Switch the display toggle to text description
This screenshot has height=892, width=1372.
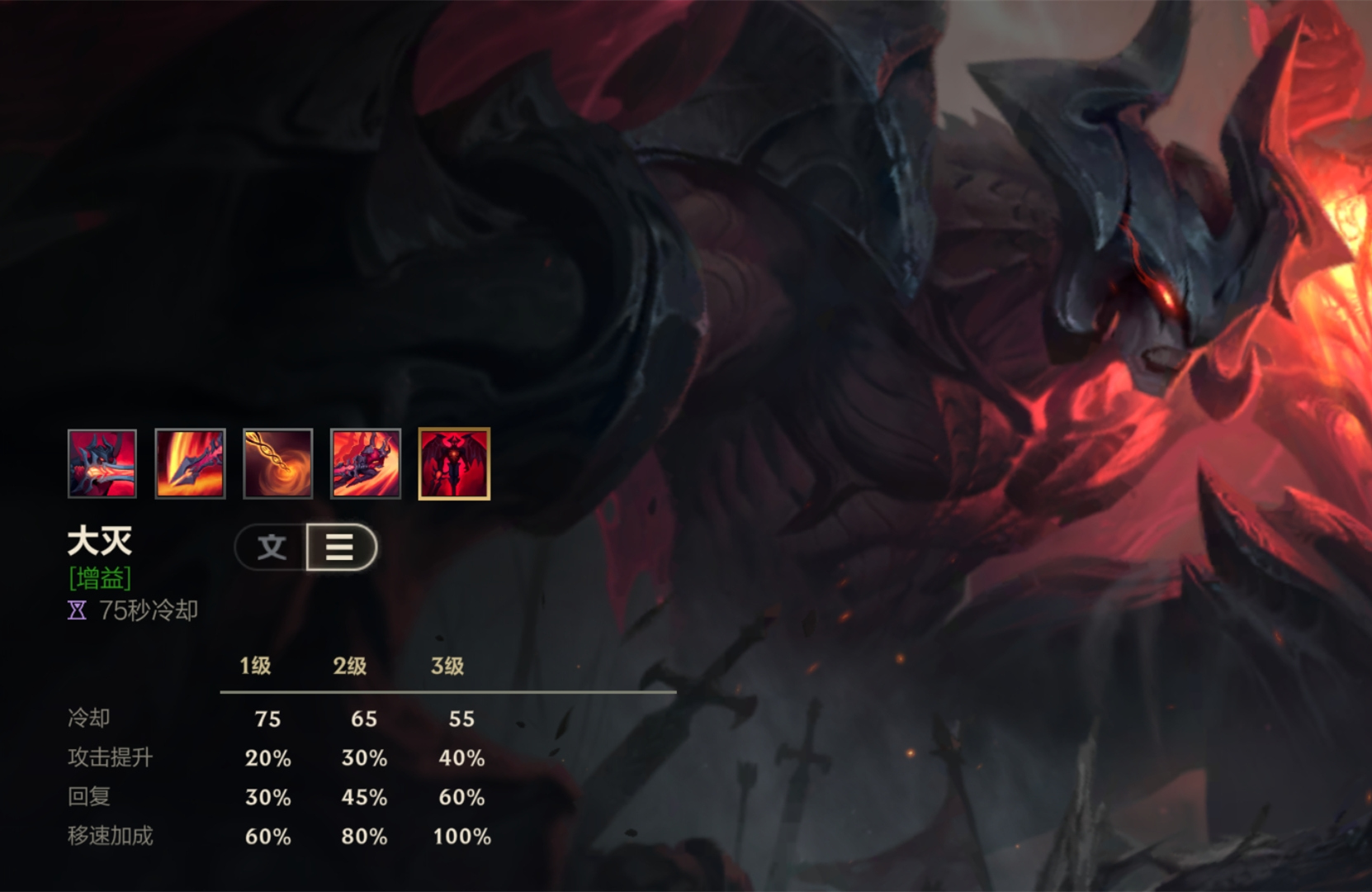(x=272, y=548)
